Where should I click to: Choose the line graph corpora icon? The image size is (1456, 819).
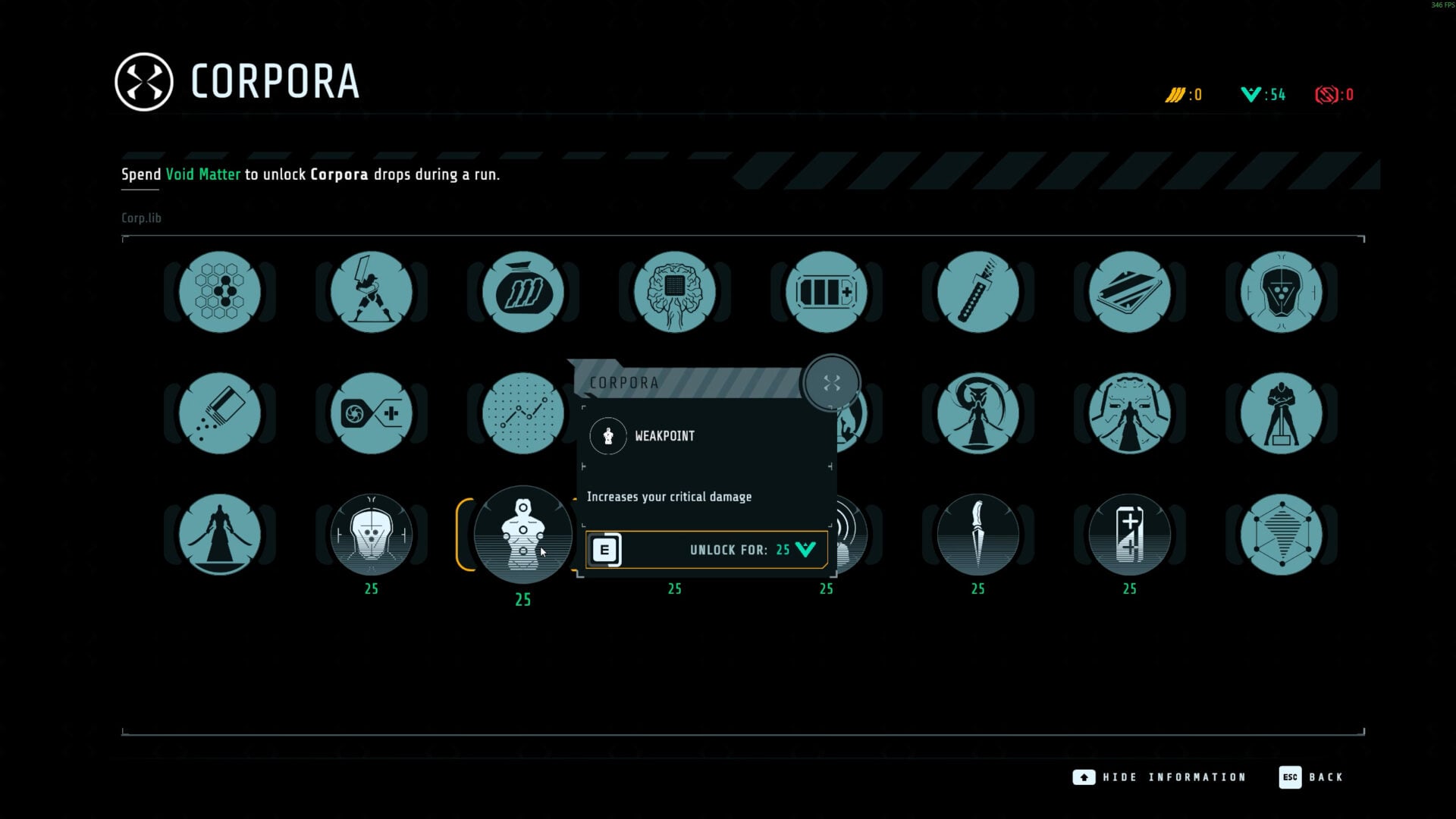click(x=523, y=413)
